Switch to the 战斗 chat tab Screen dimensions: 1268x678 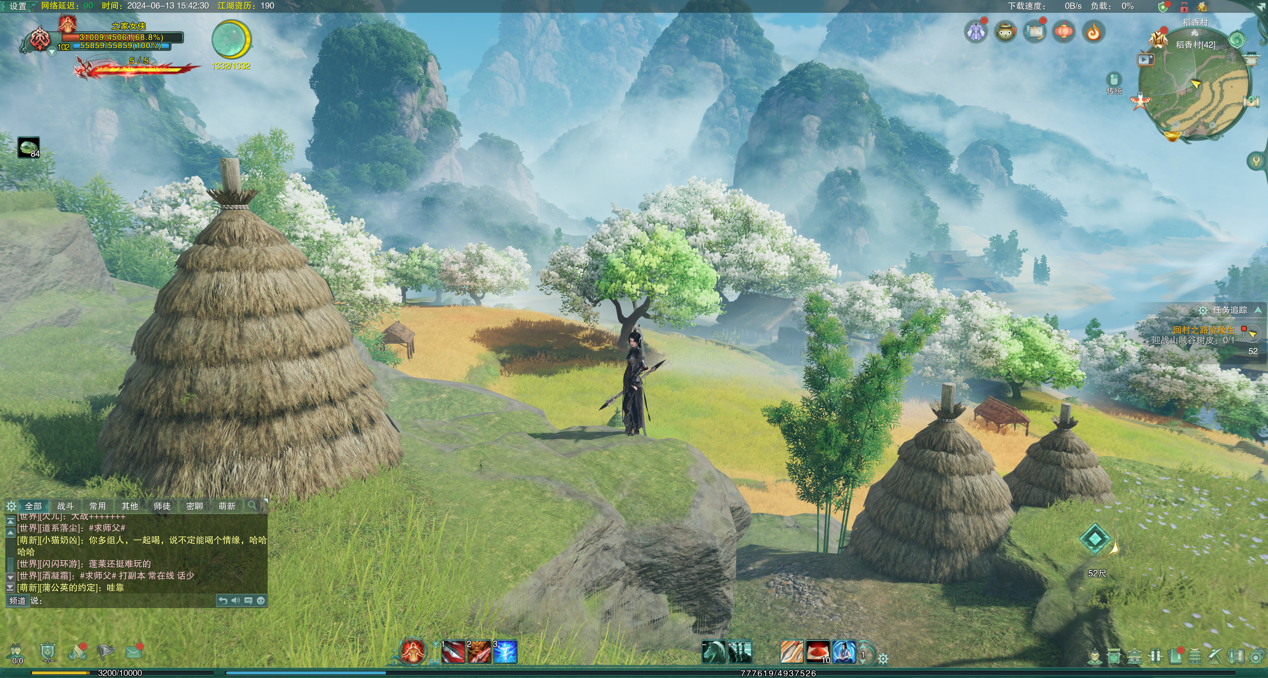click(66, 507)
